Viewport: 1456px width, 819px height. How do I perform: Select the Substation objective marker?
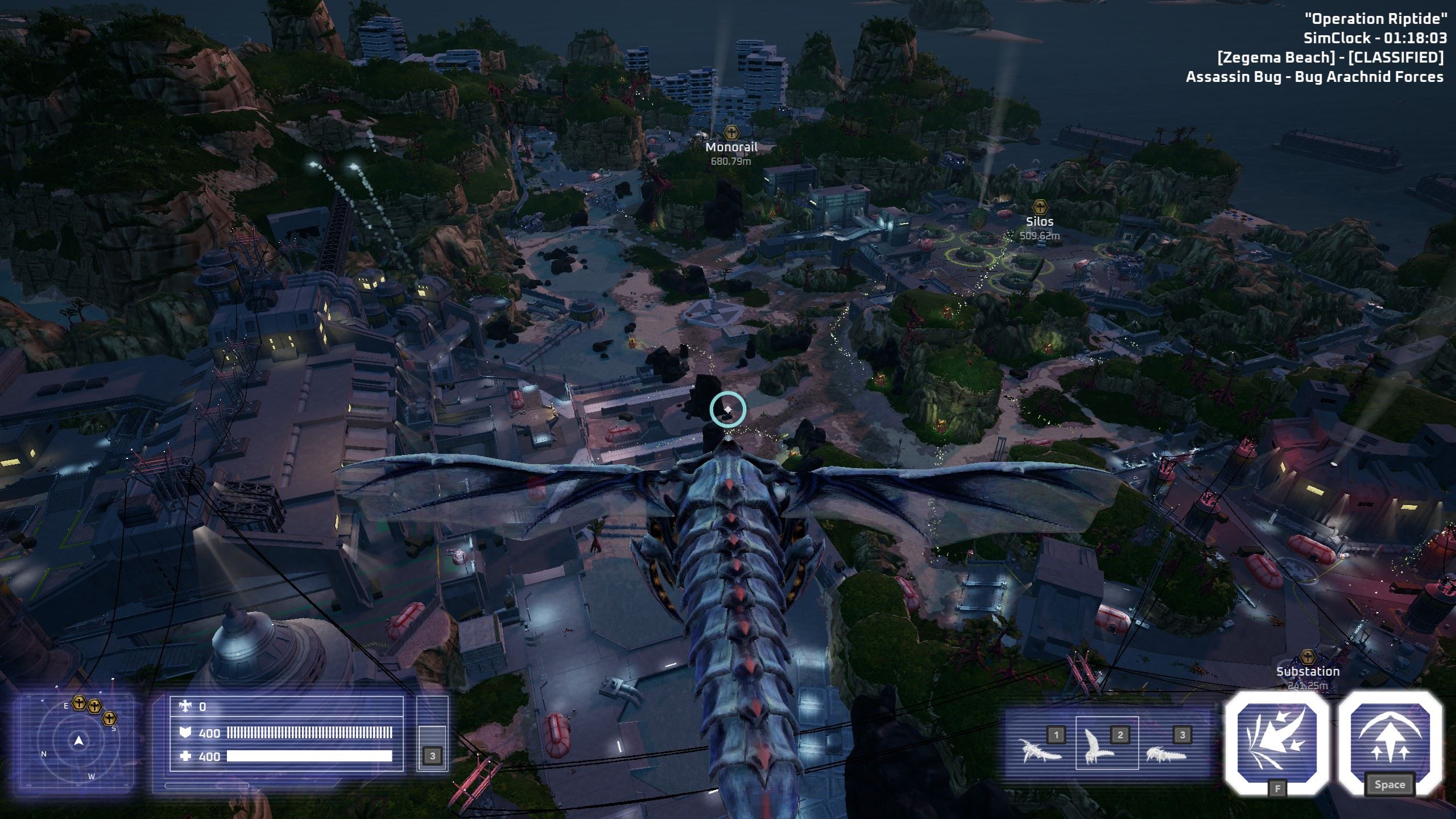coord(1309,657)
